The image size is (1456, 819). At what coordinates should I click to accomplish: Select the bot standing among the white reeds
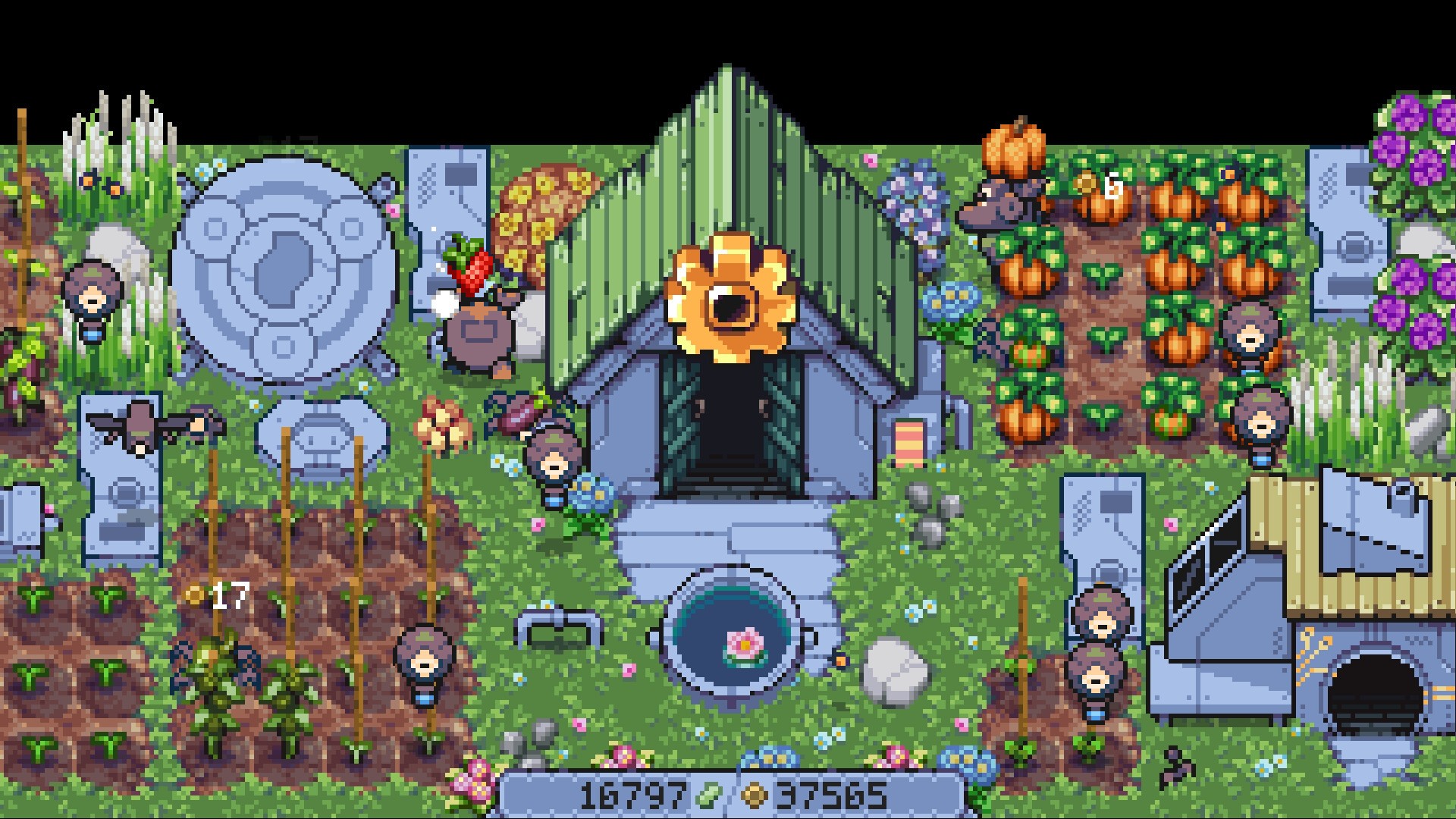[x=91, y=300]
